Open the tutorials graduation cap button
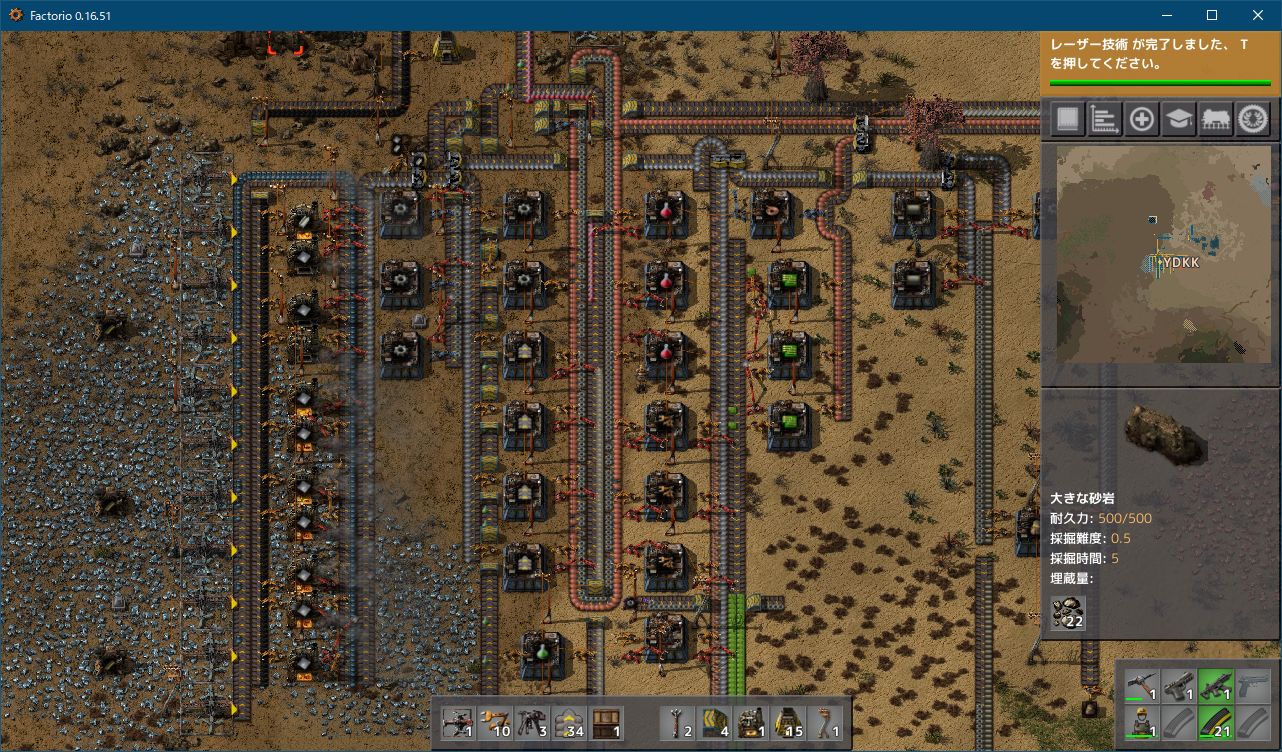 coord(1178,120)
